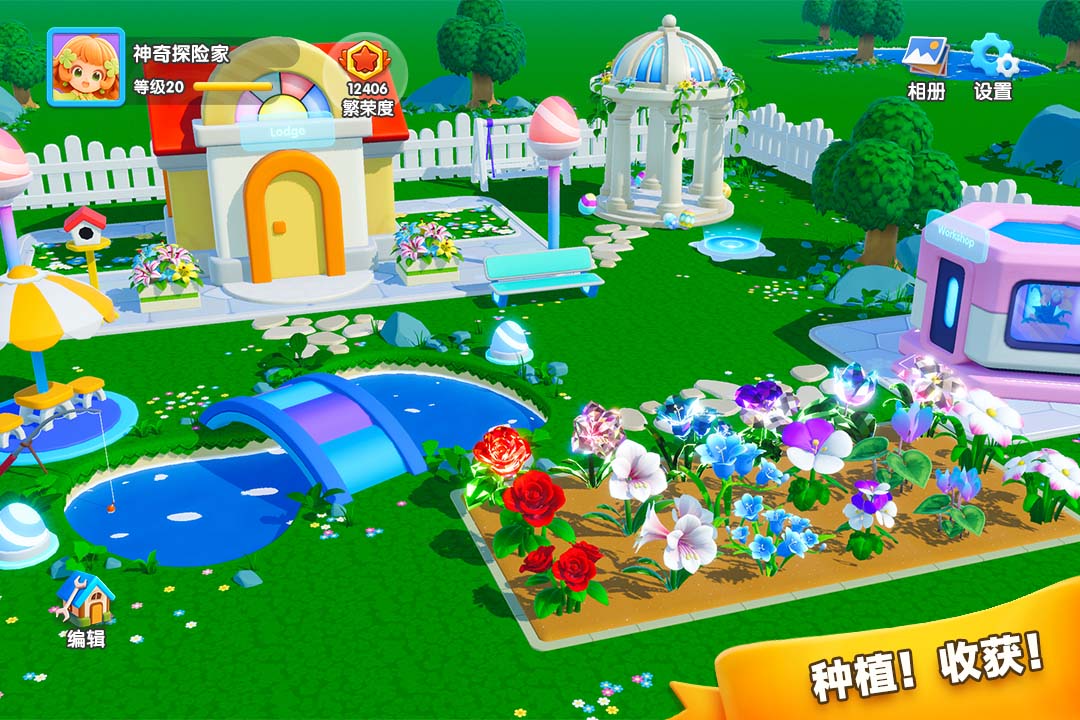Open the player avatar profile
Viewport: 1080px width, 720px height.
tap(85, 67)
